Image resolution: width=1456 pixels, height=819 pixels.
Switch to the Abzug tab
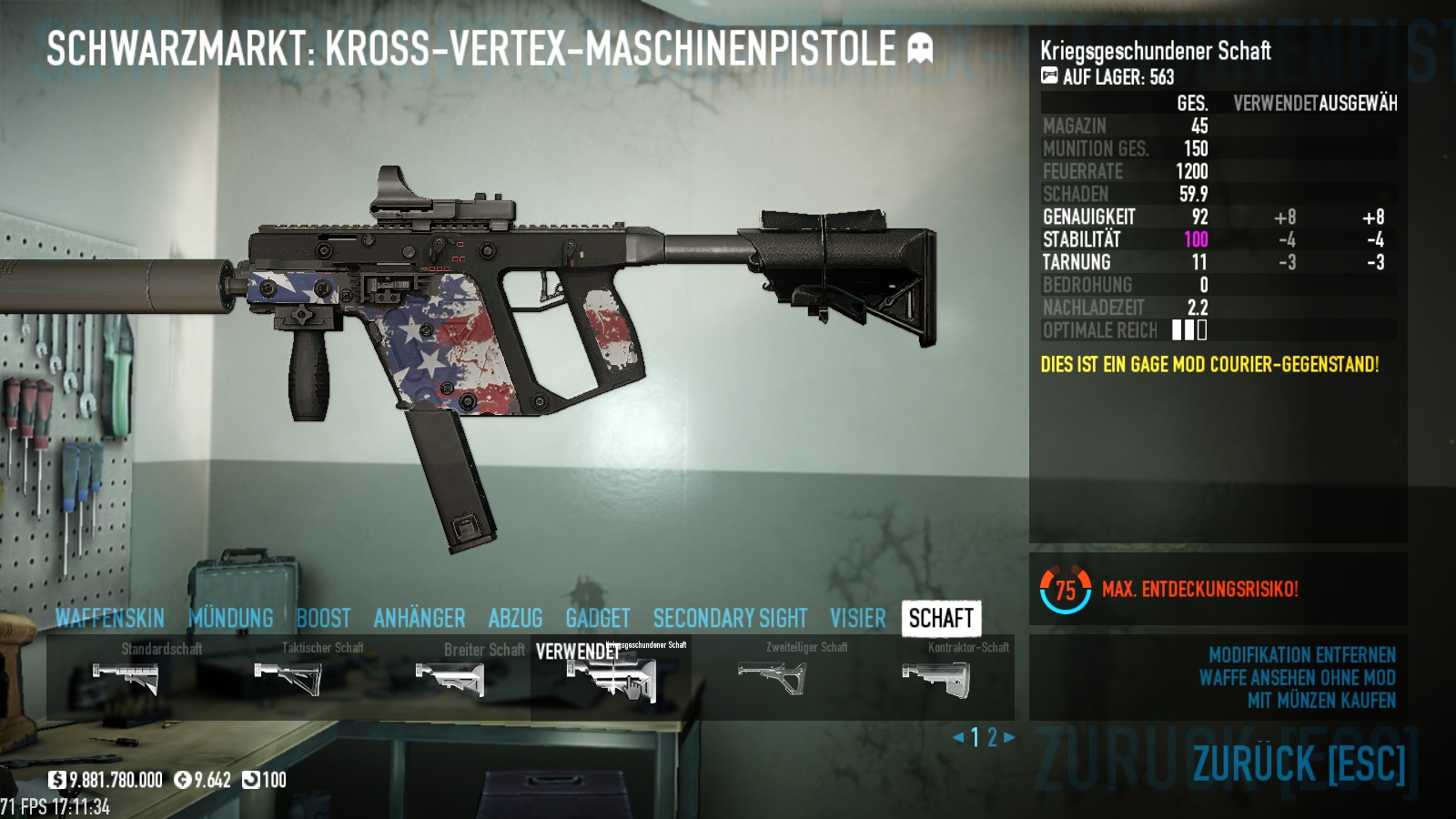(515, 619)
